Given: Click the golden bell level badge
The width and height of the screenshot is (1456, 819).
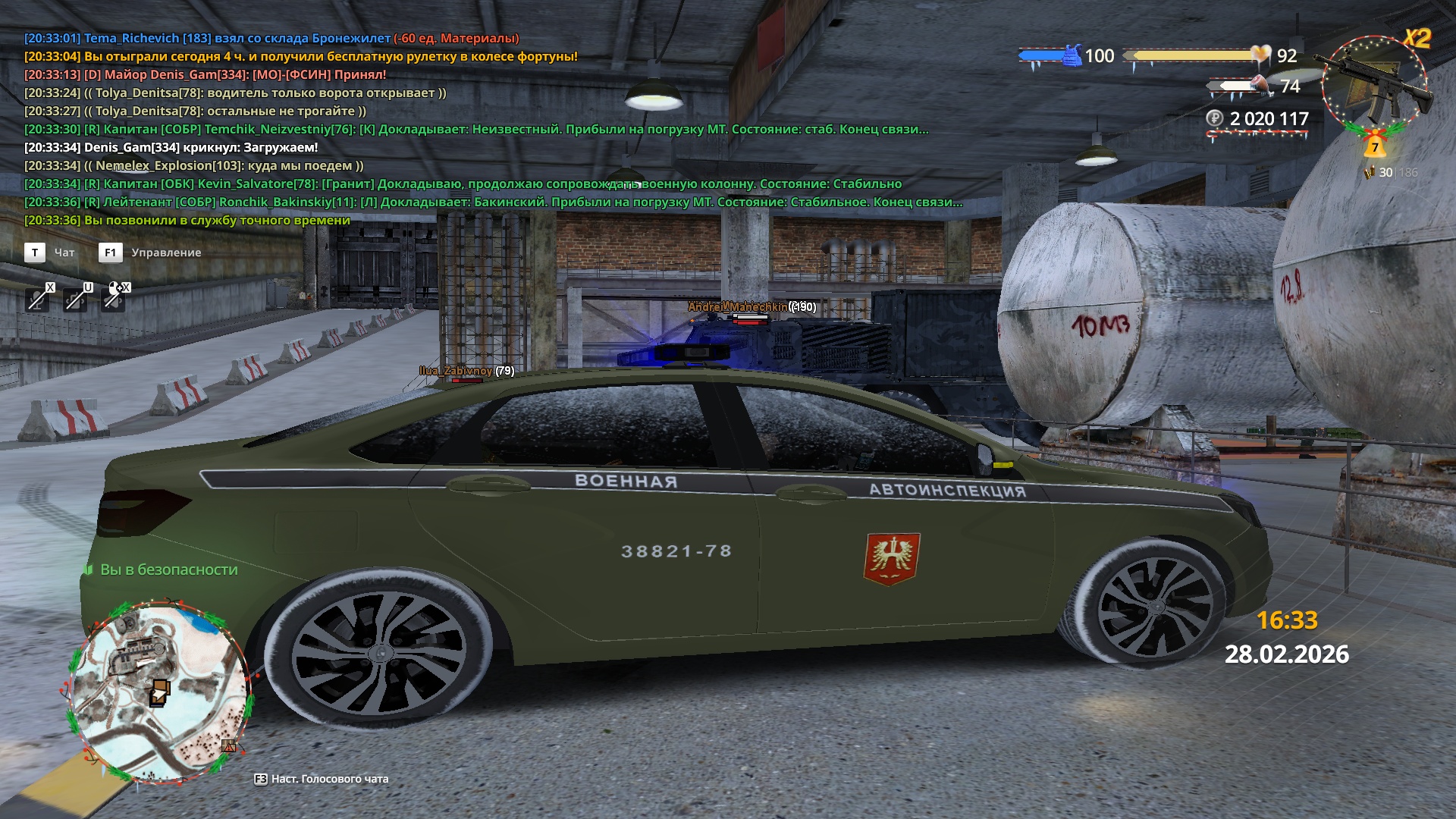Looking at the screenshot, I should point(1374,145).
